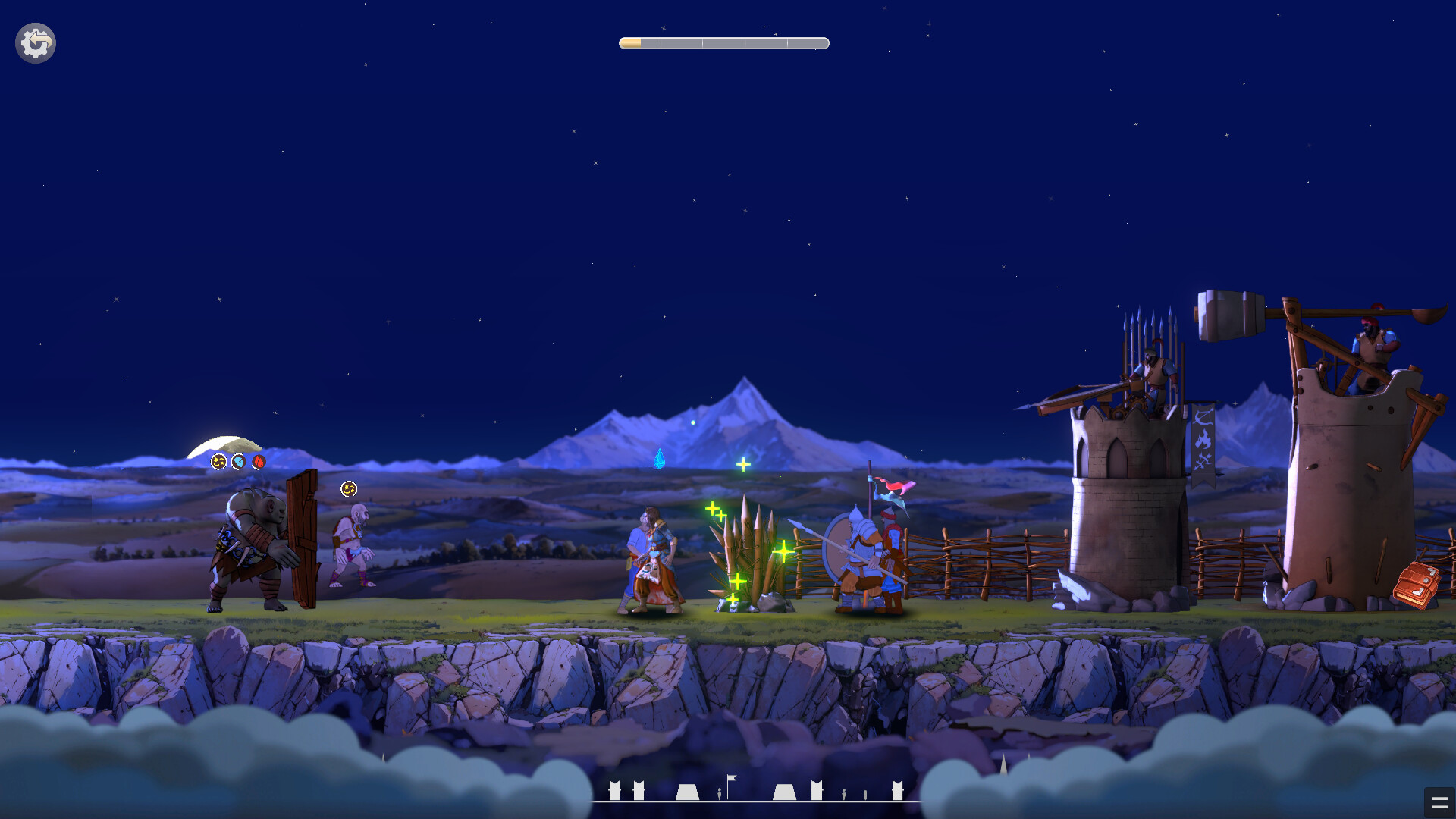Click the progress bar at the top of screen

pos(723,43)
